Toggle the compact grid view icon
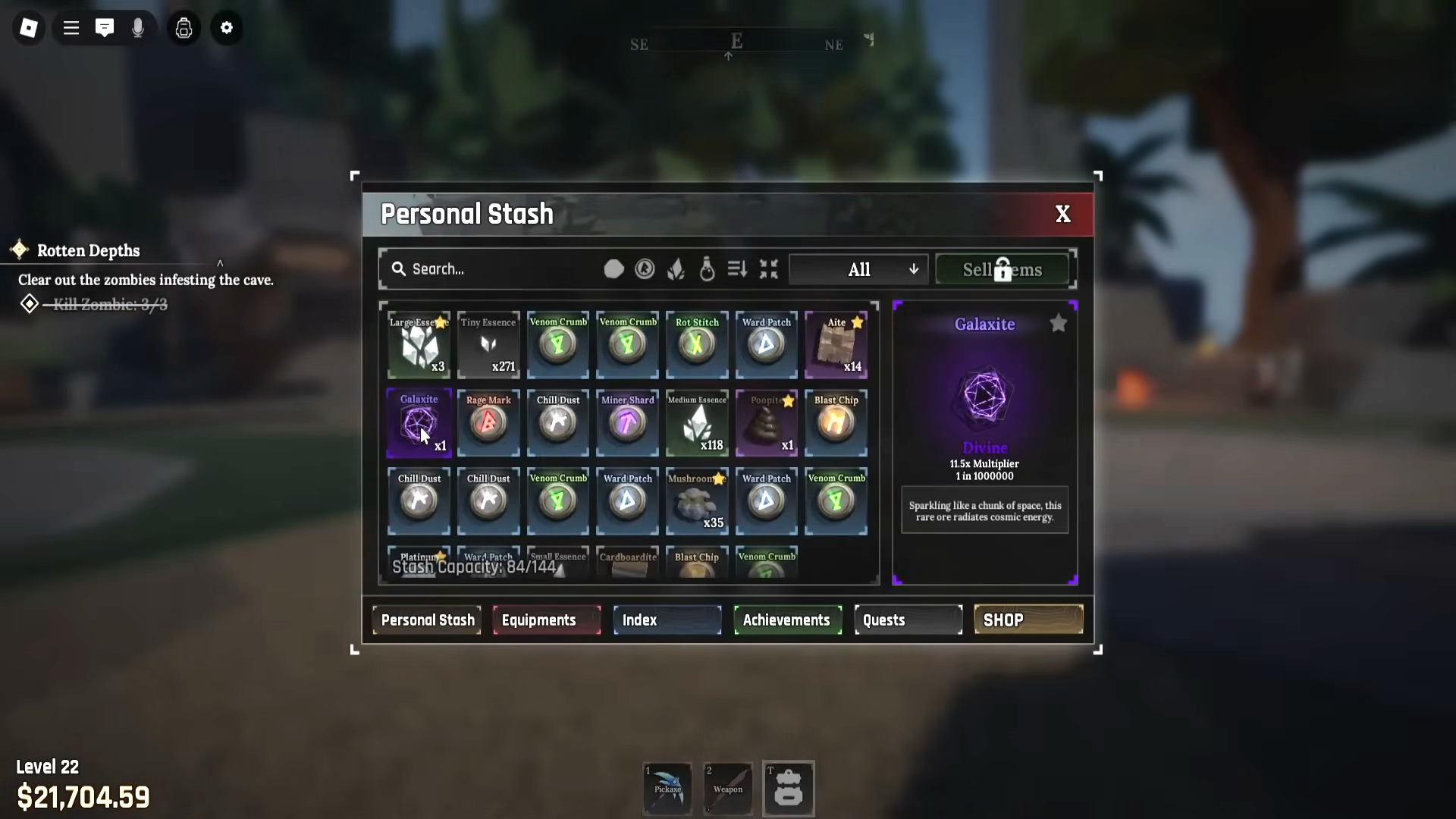Screen dimensions: 1456x819 click(768, 269)
